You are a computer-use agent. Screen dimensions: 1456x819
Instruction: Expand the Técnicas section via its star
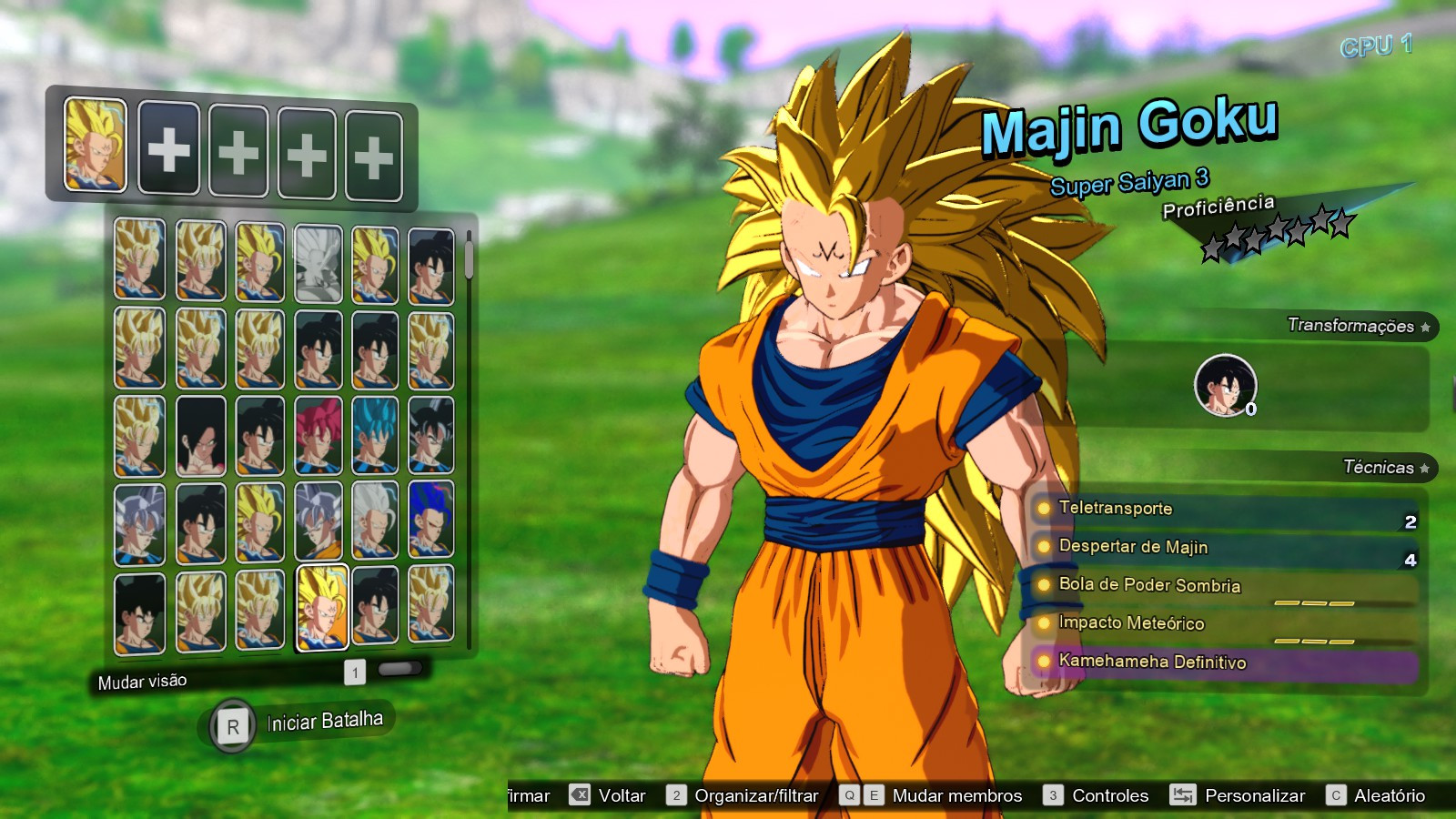click(x=1422, y=467)
